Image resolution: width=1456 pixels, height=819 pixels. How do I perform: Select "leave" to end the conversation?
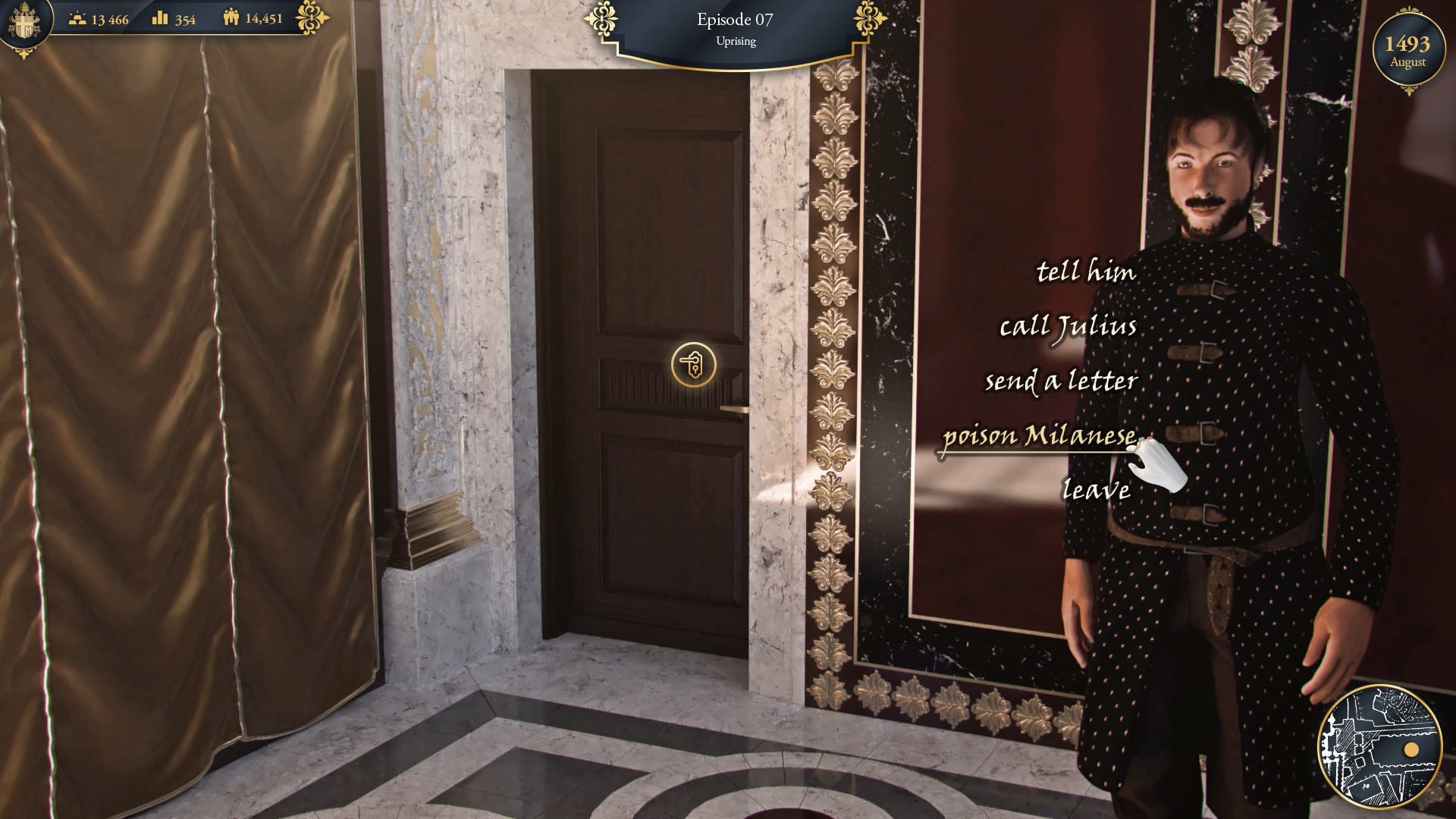1096,490
